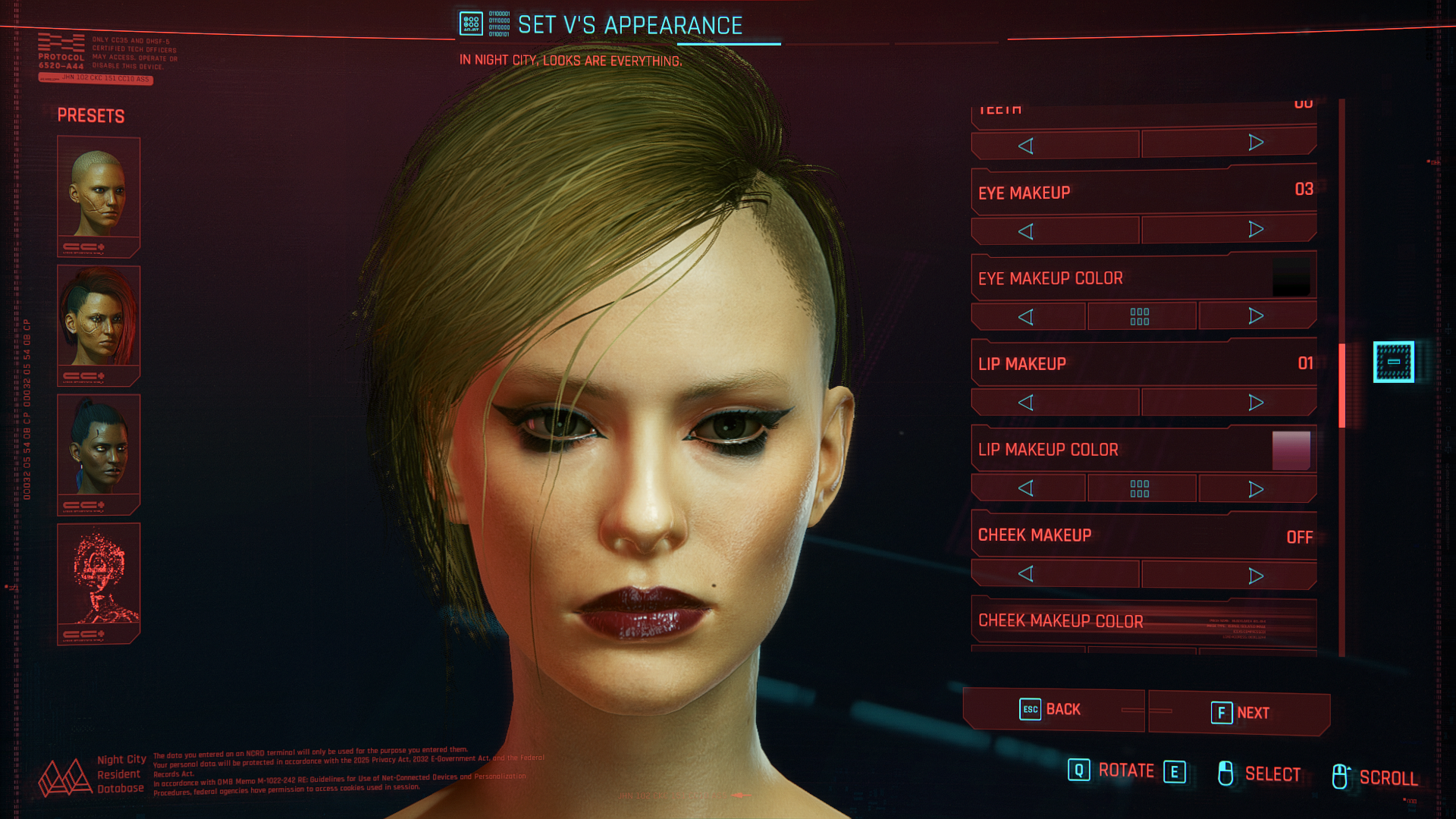This screenshot has height=819, width=1456.
Task: Step Lip Makeup Color to previous shade
Action: coord(1026,488)
